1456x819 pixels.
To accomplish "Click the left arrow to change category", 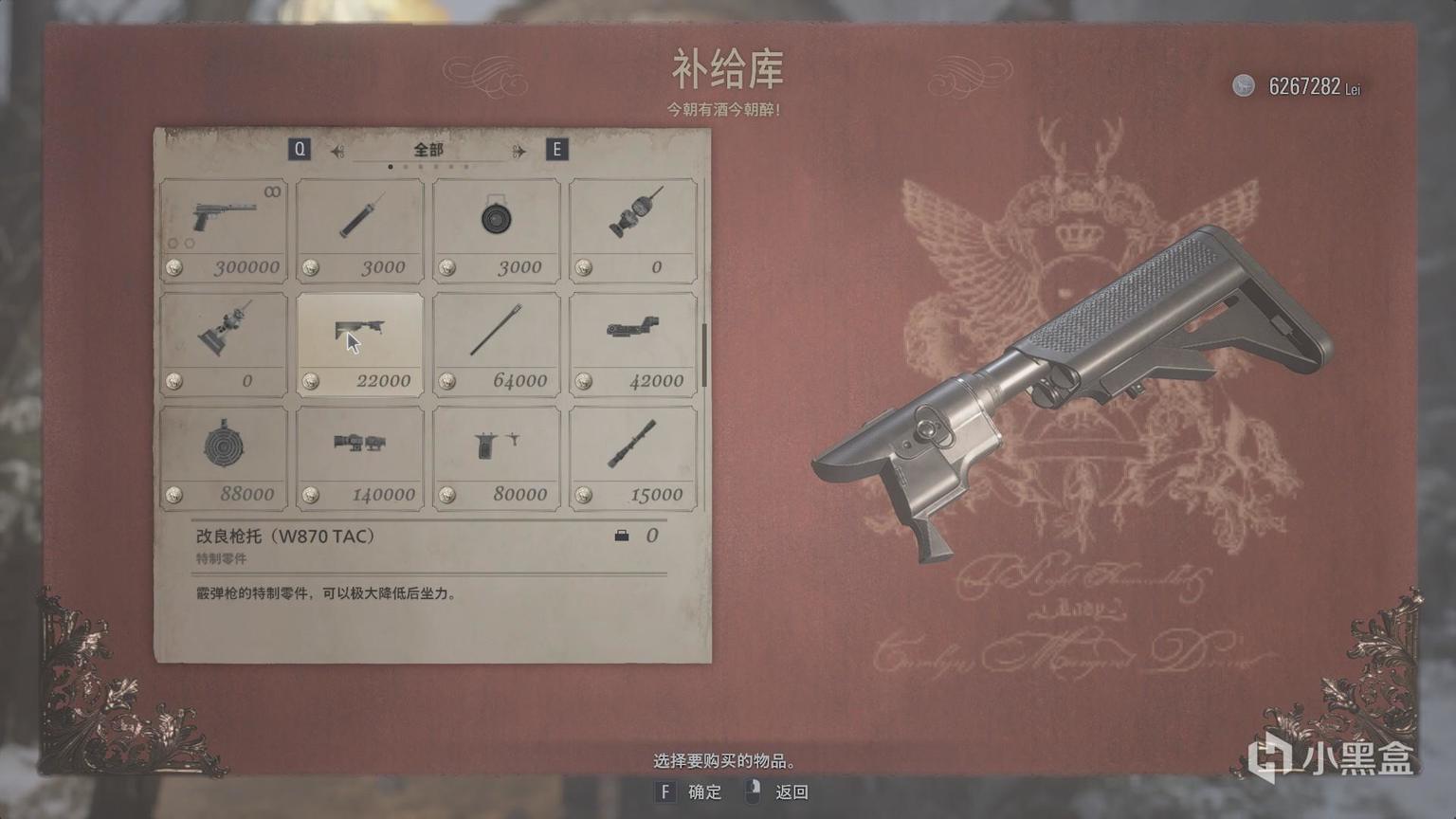I will pyautogui.click(x=337, y=149).
